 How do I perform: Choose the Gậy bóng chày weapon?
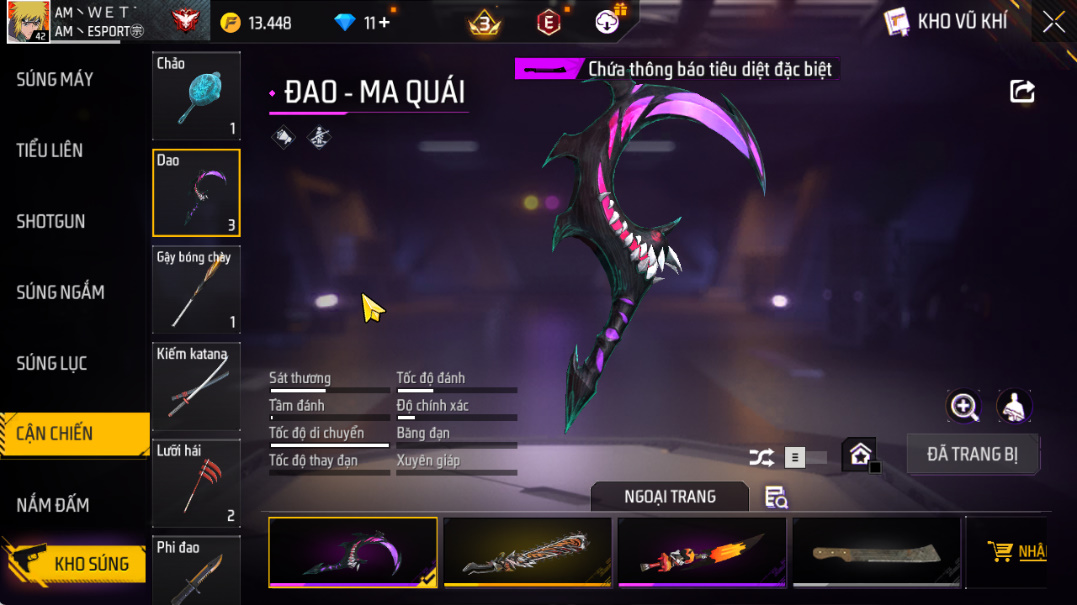[196, 290]
